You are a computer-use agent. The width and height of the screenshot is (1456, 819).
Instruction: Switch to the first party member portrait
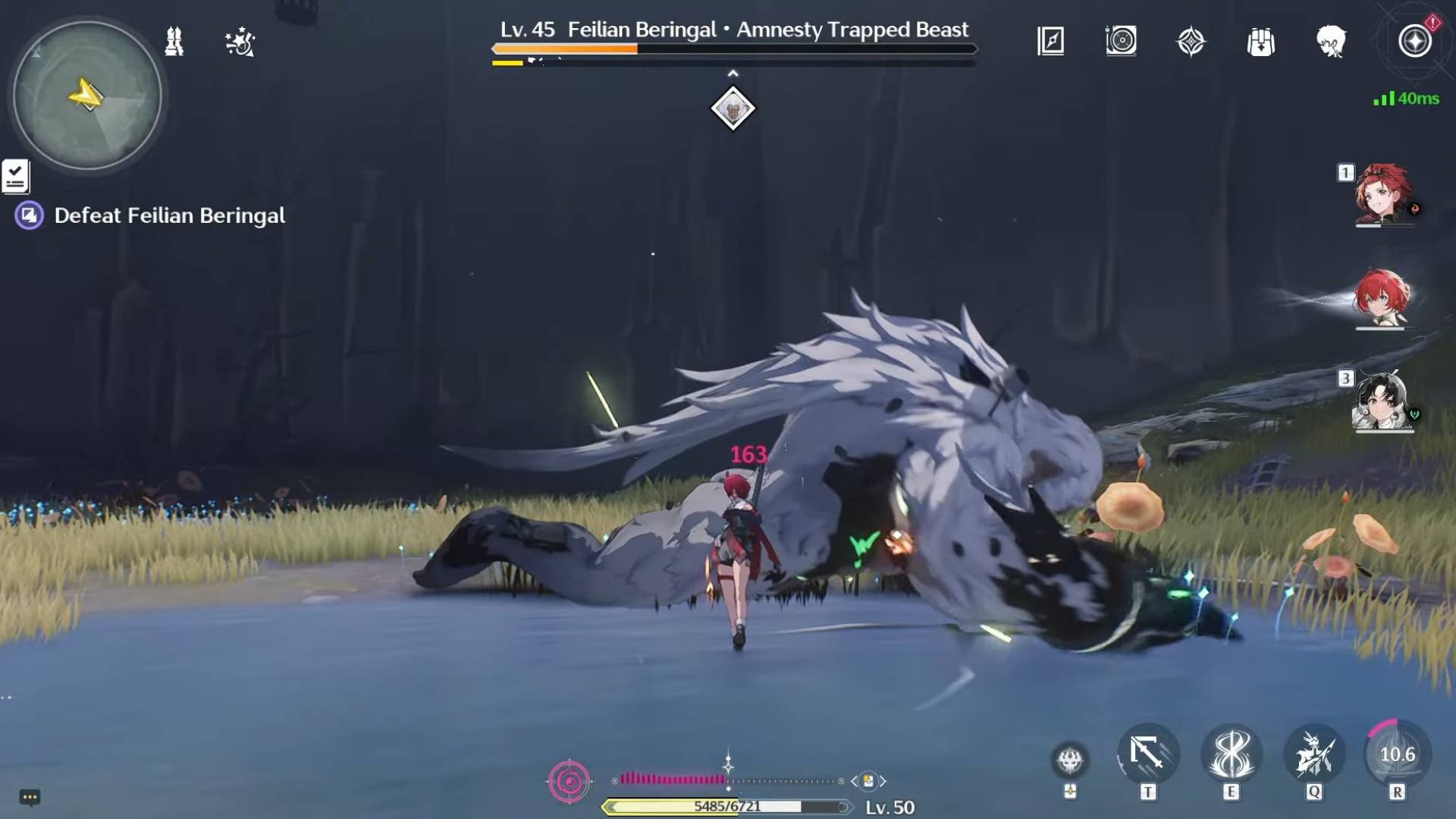point(1382,194)
